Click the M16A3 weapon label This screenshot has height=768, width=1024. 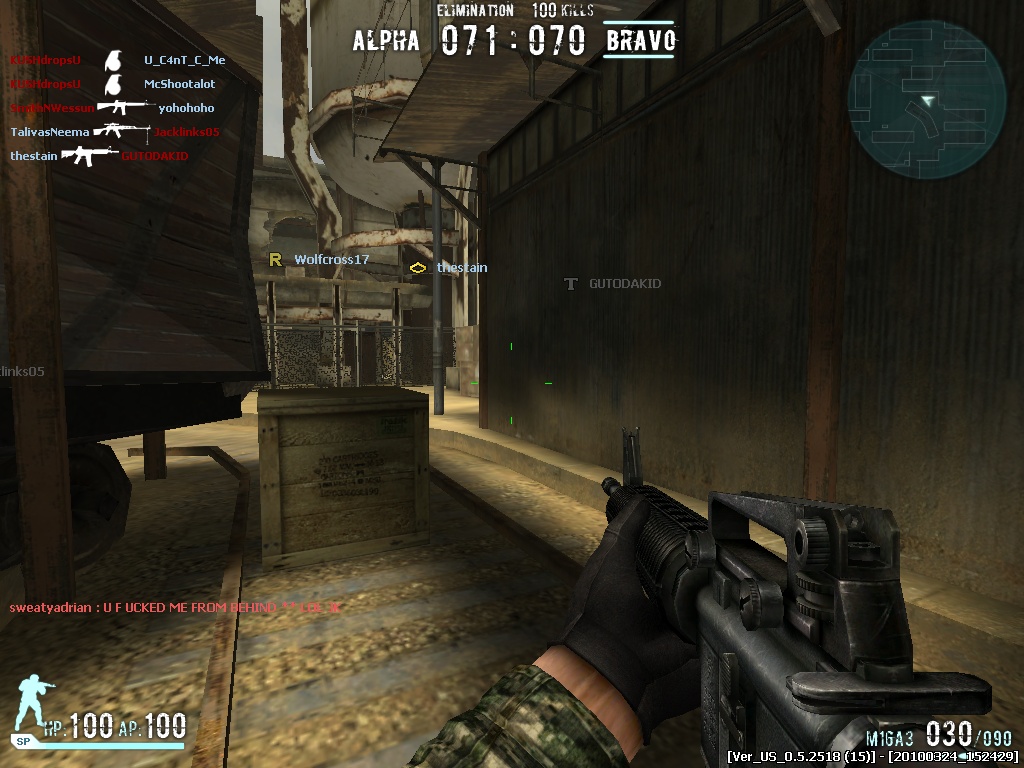pyautogui.click(x=890, y=737)
